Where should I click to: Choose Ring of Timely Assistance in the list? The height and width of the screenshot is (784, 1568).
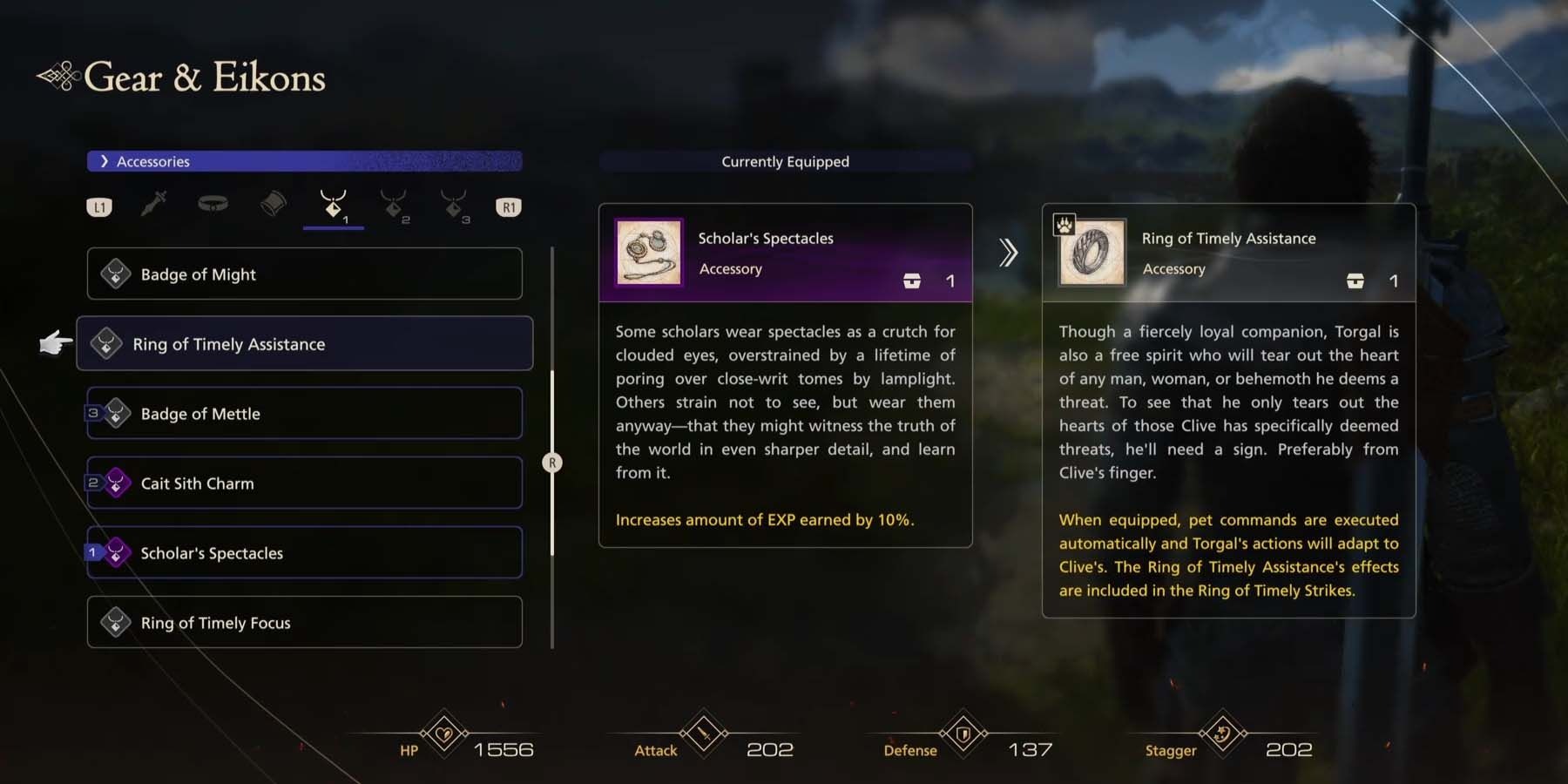point(304,344)
